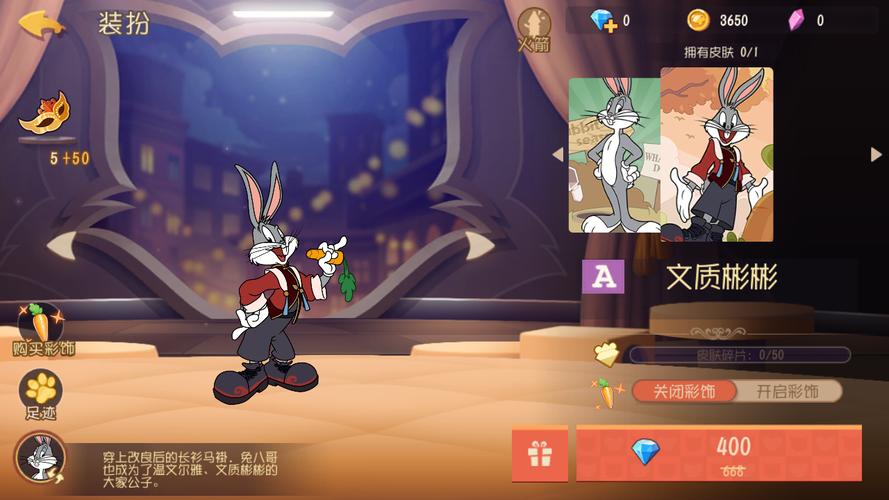Go back with the yellow arrow
The height and width of the screenshot is (500, 889).
[41, 23]
